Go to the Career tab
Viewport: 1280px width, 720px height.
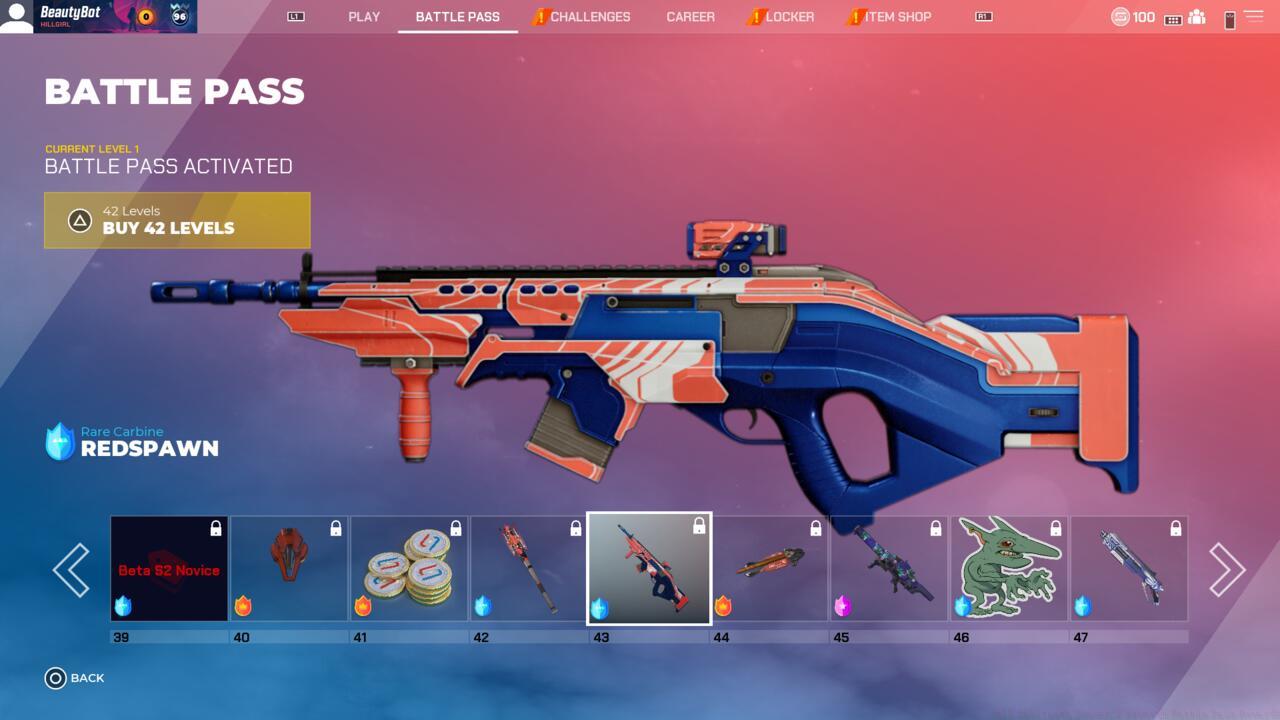click(x=690, y=17)
